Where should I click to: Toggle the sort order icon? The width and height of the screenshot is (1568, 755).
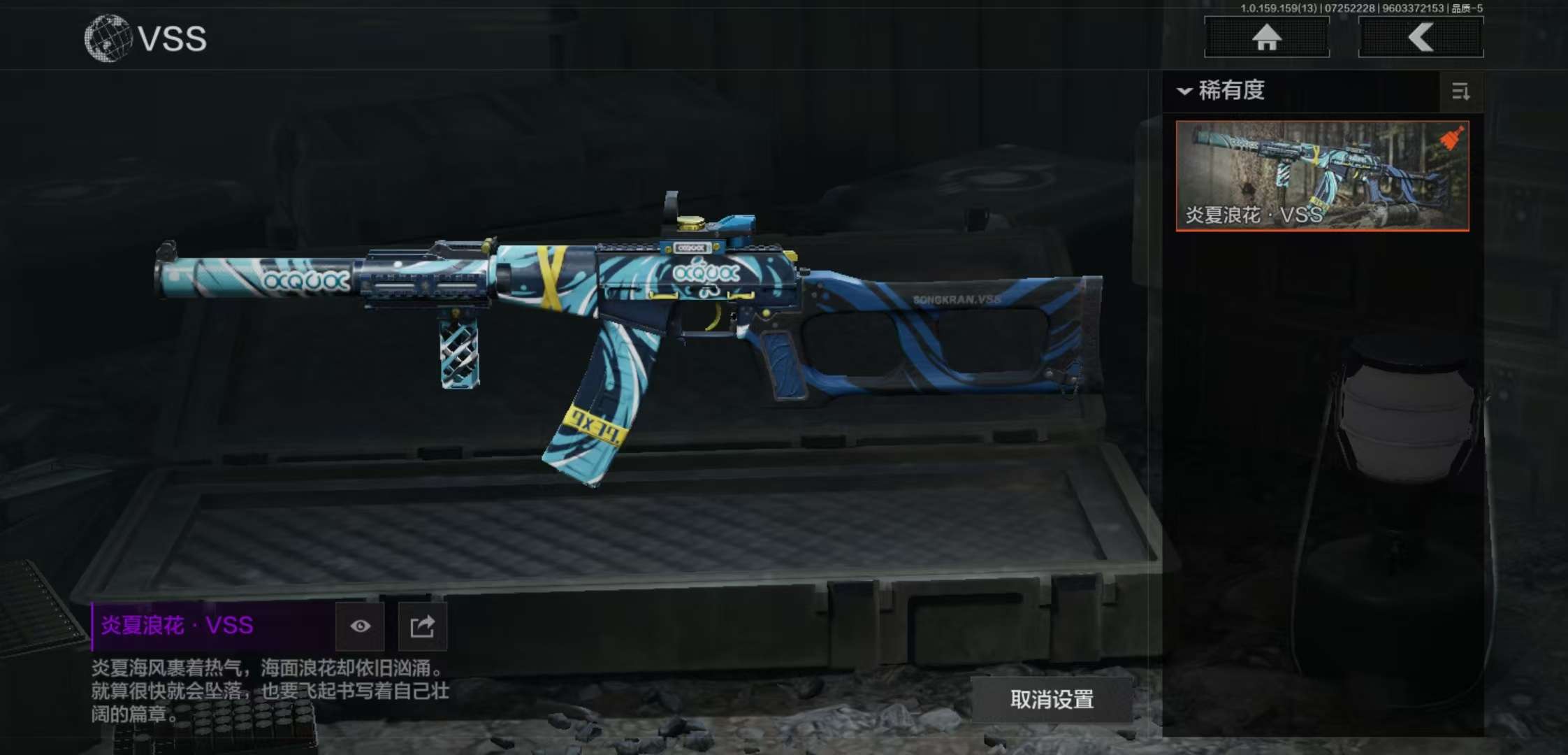[1460, 92]
